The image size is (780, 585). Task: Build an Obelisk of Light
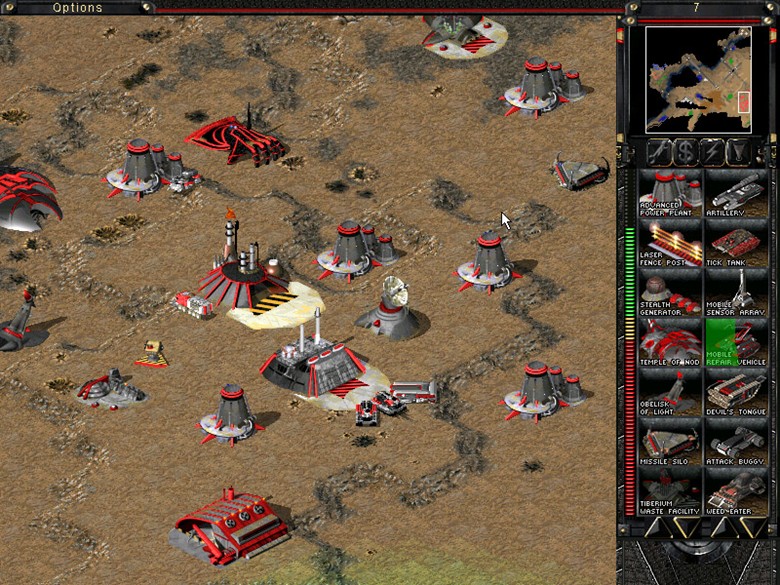tap(670, 393)
